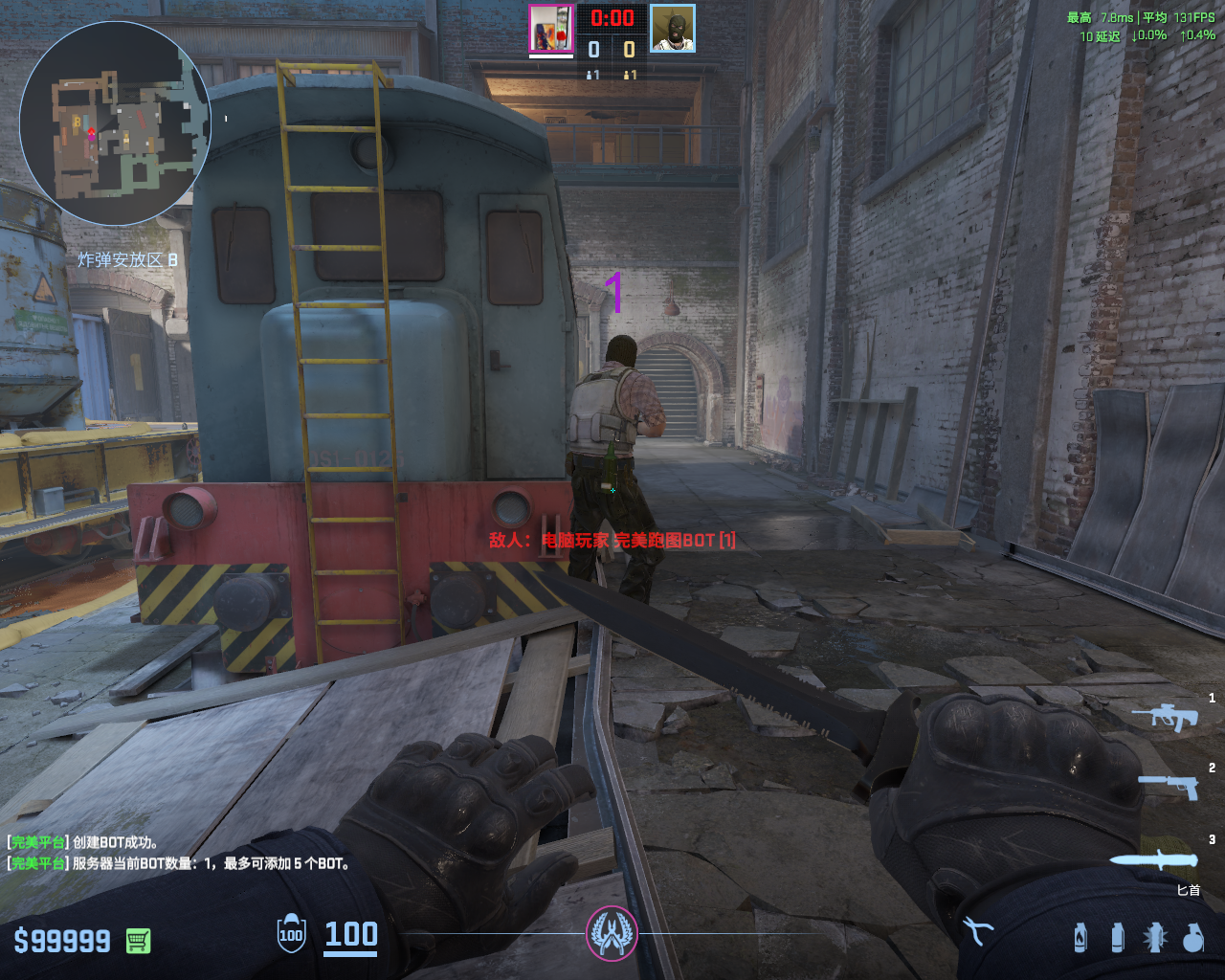
Task: Choose the HE grenade icon
Action: pos(1192,937)
